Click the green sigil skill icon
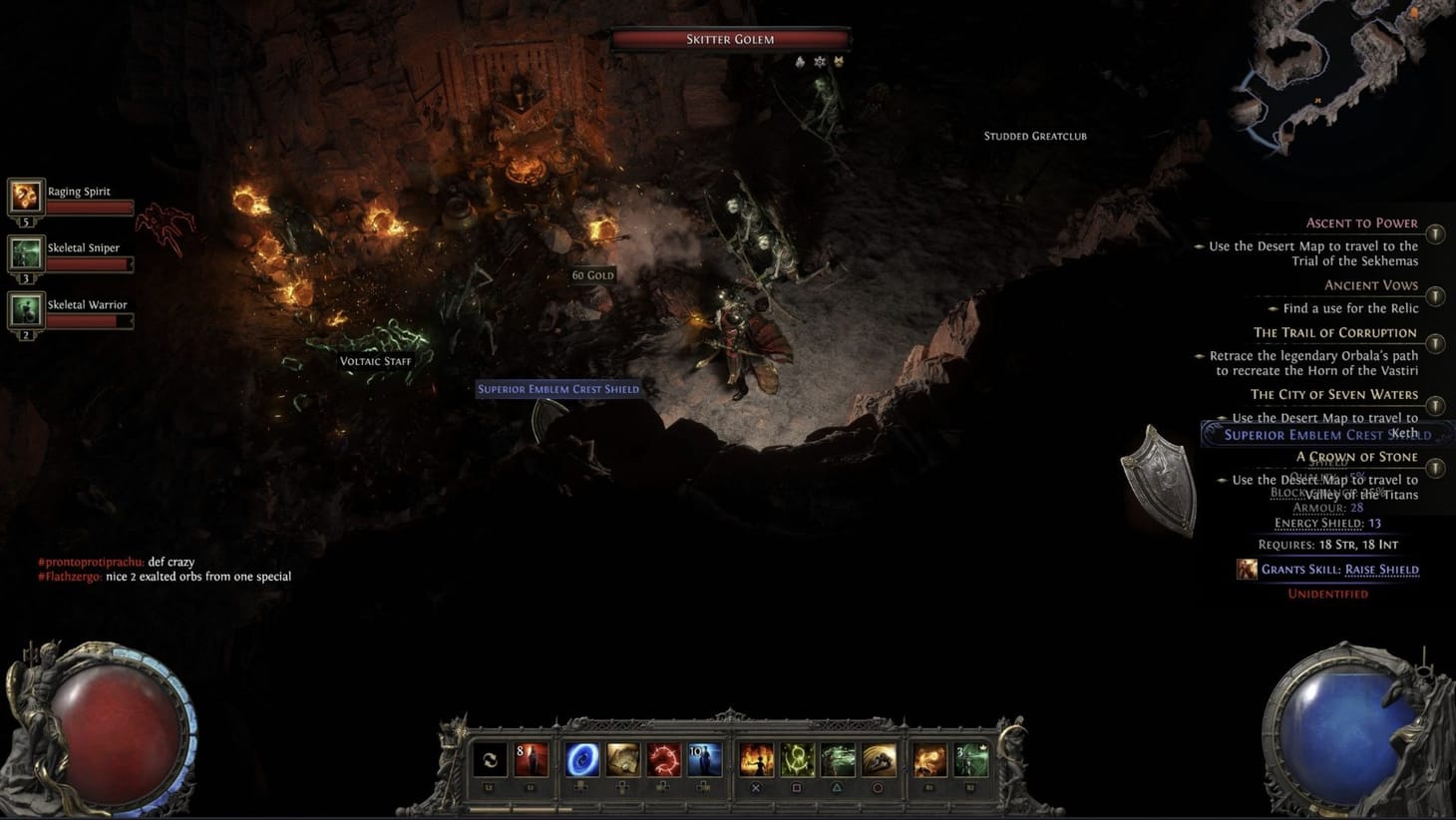 [797, 761]
